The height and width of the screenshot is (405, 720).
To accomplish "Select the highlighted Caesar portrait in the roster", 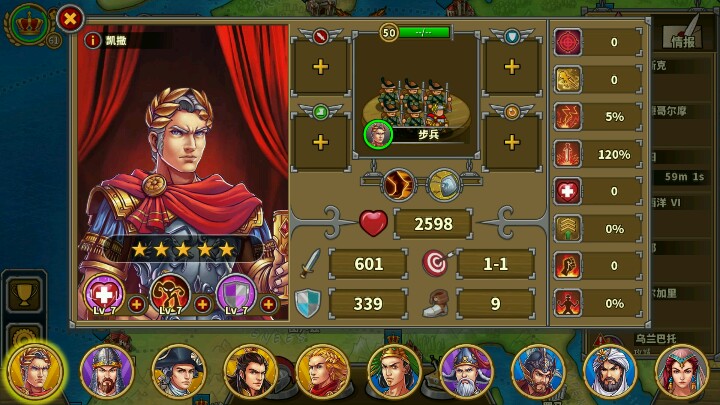I will coord(33,370).
